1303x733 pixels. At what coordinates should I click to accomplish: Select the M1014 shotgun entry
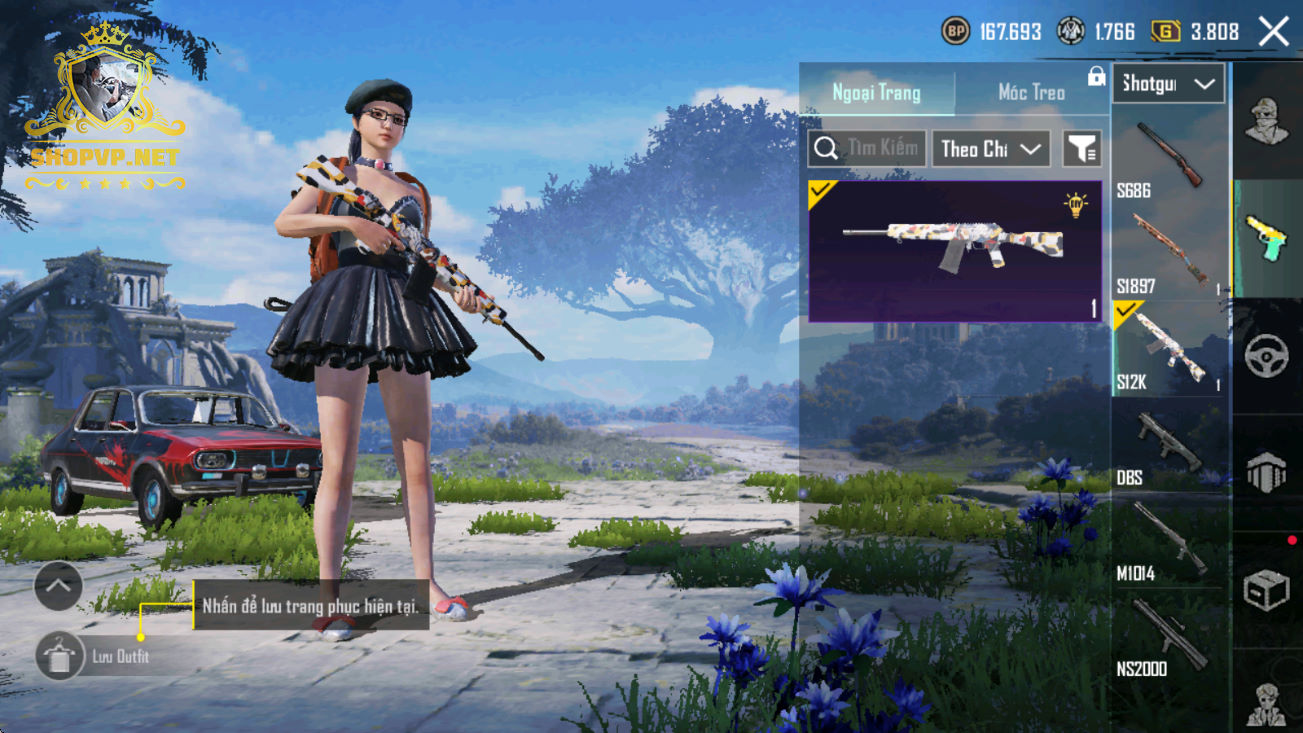coord(1168,541)
